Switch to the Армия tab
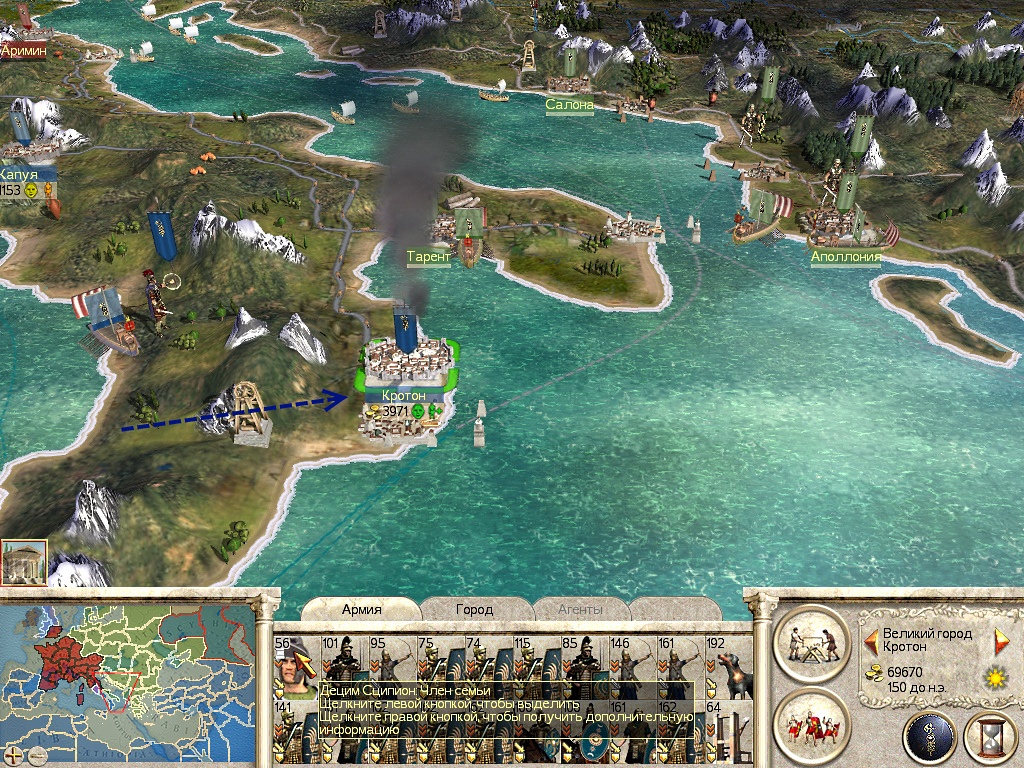The image size is (1024, 768). click(362, 609)
